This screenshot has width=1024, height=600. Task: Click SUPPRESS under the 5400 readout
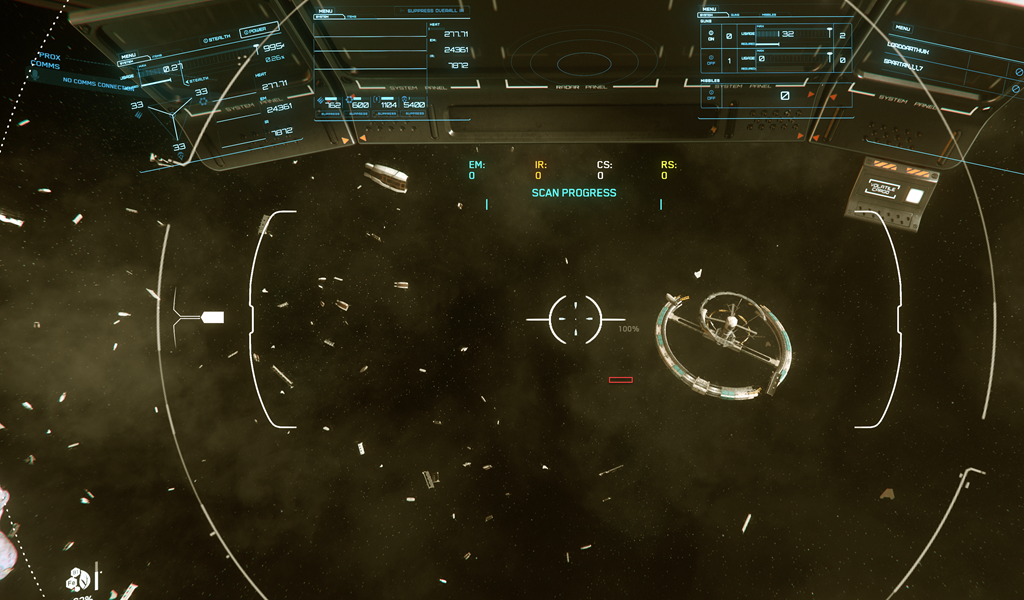point(414,114)
